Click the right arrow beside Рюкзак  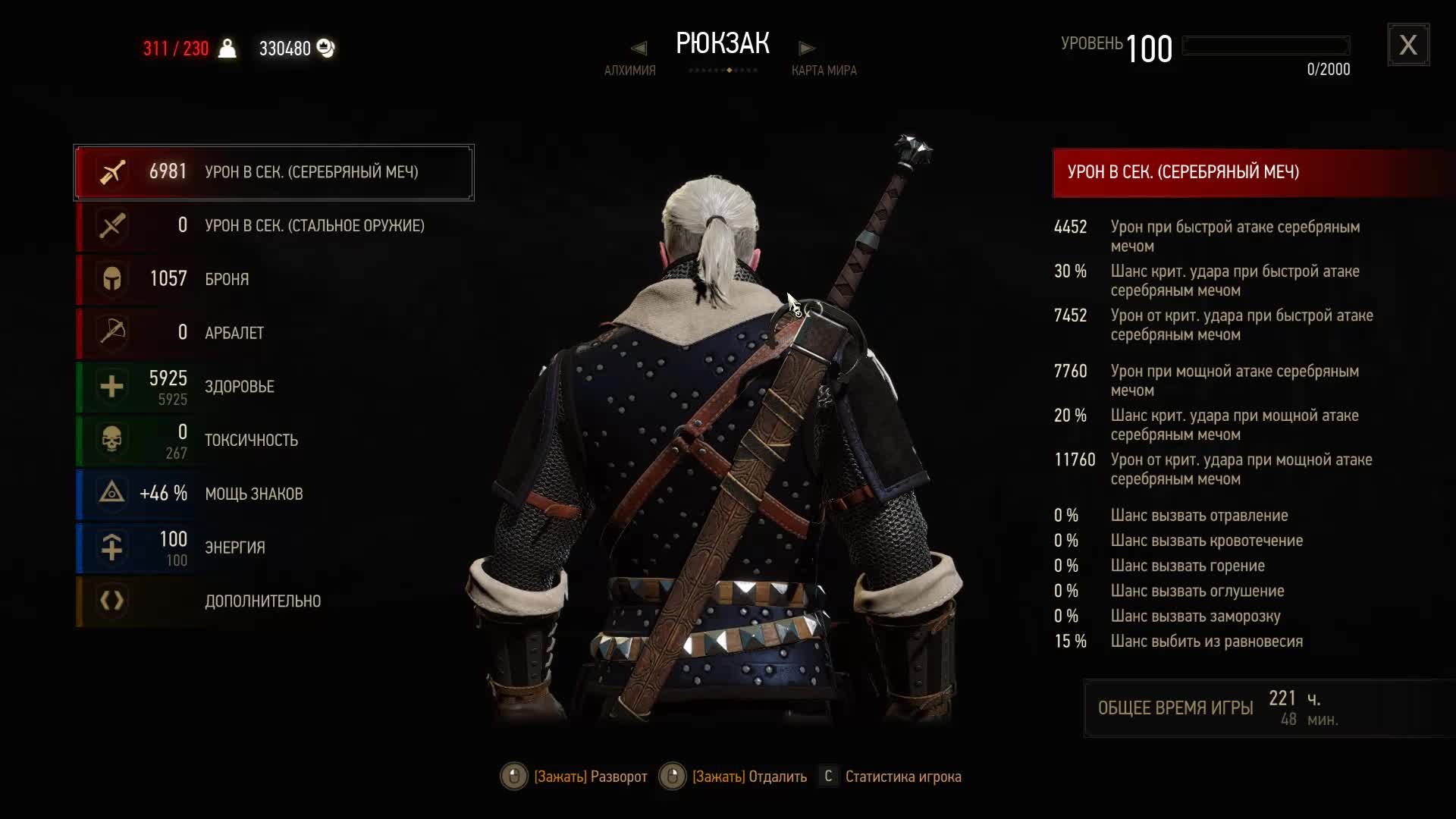coord(807,49)
